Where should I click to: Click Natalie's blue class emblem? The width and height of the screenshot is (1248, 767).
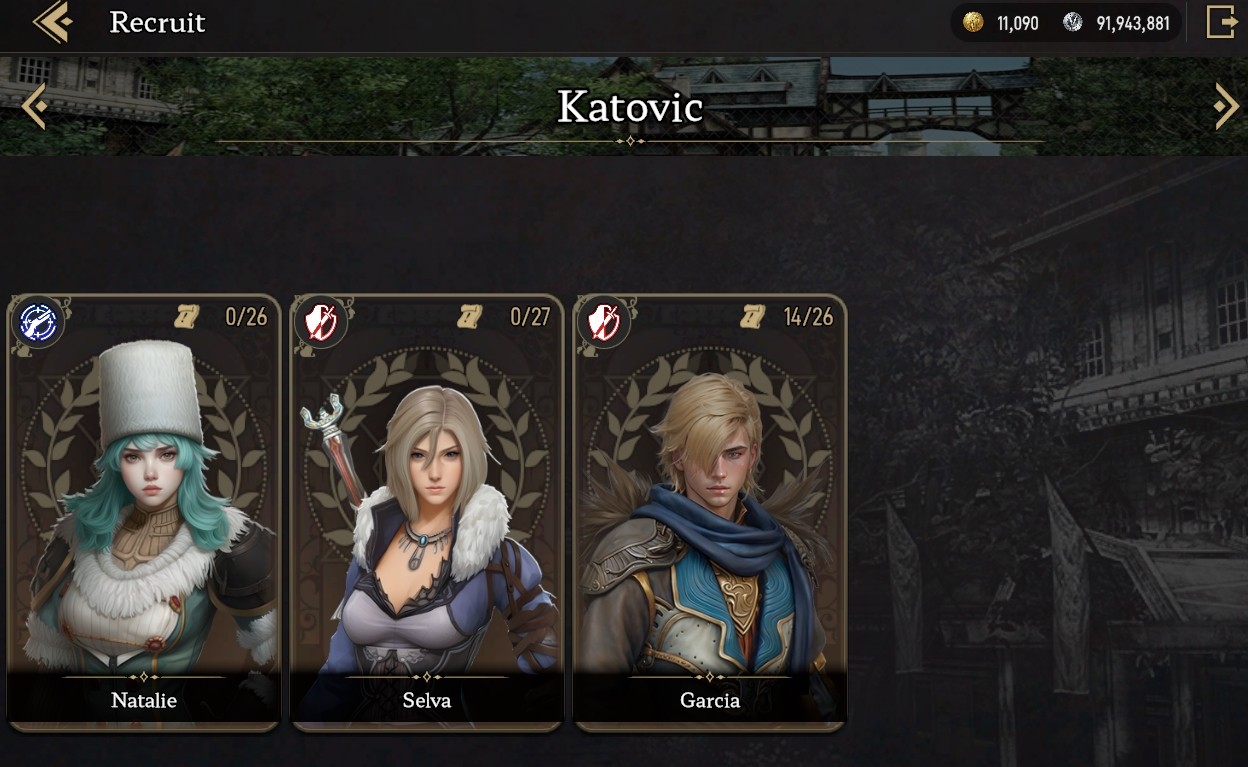point(38,322)
